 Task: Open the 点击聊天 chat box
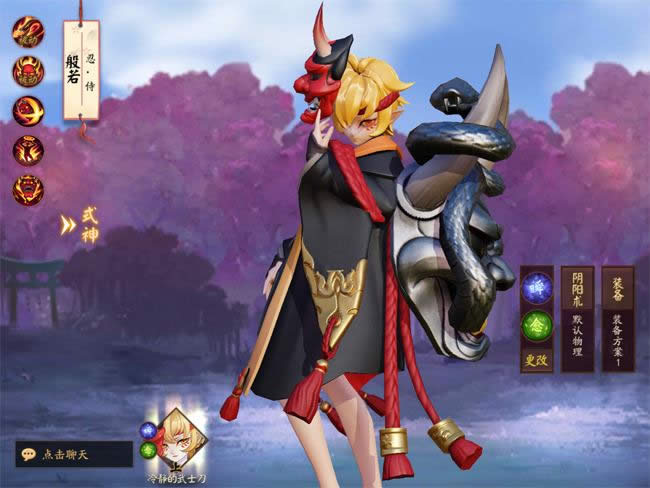click(74, 454)
